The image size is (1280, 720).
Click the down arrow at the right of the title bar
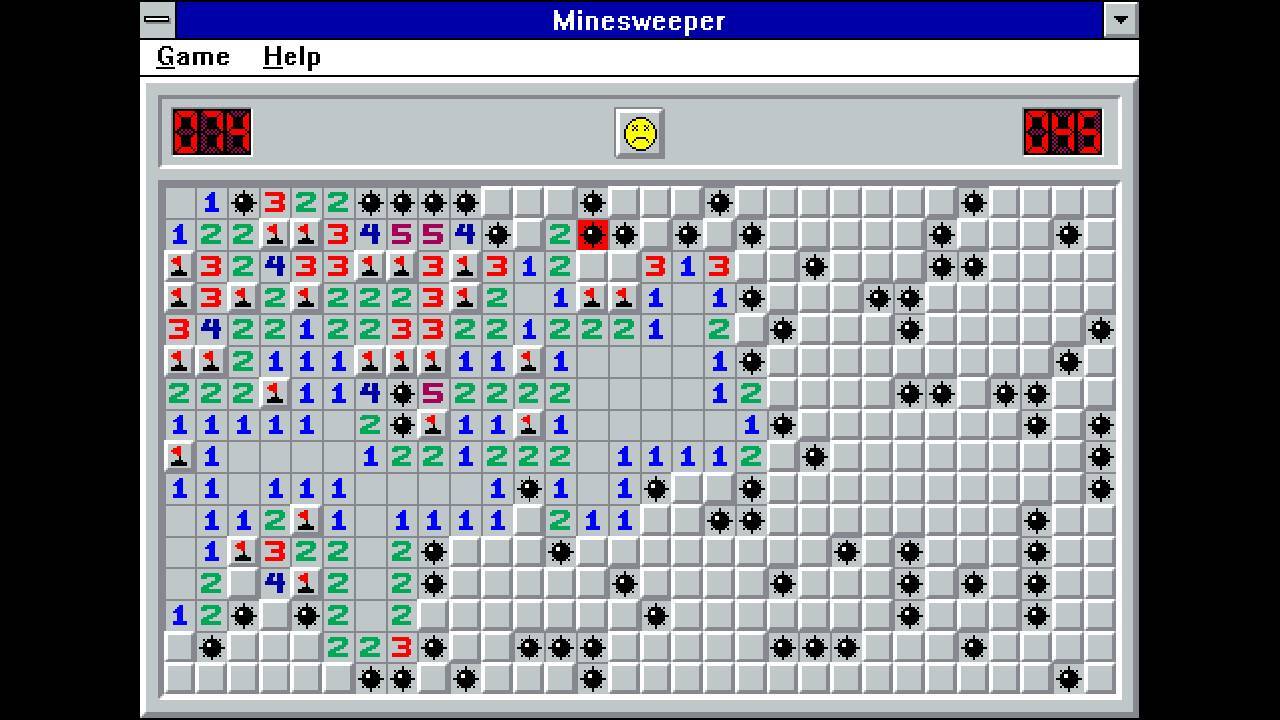coord(1121,20)
